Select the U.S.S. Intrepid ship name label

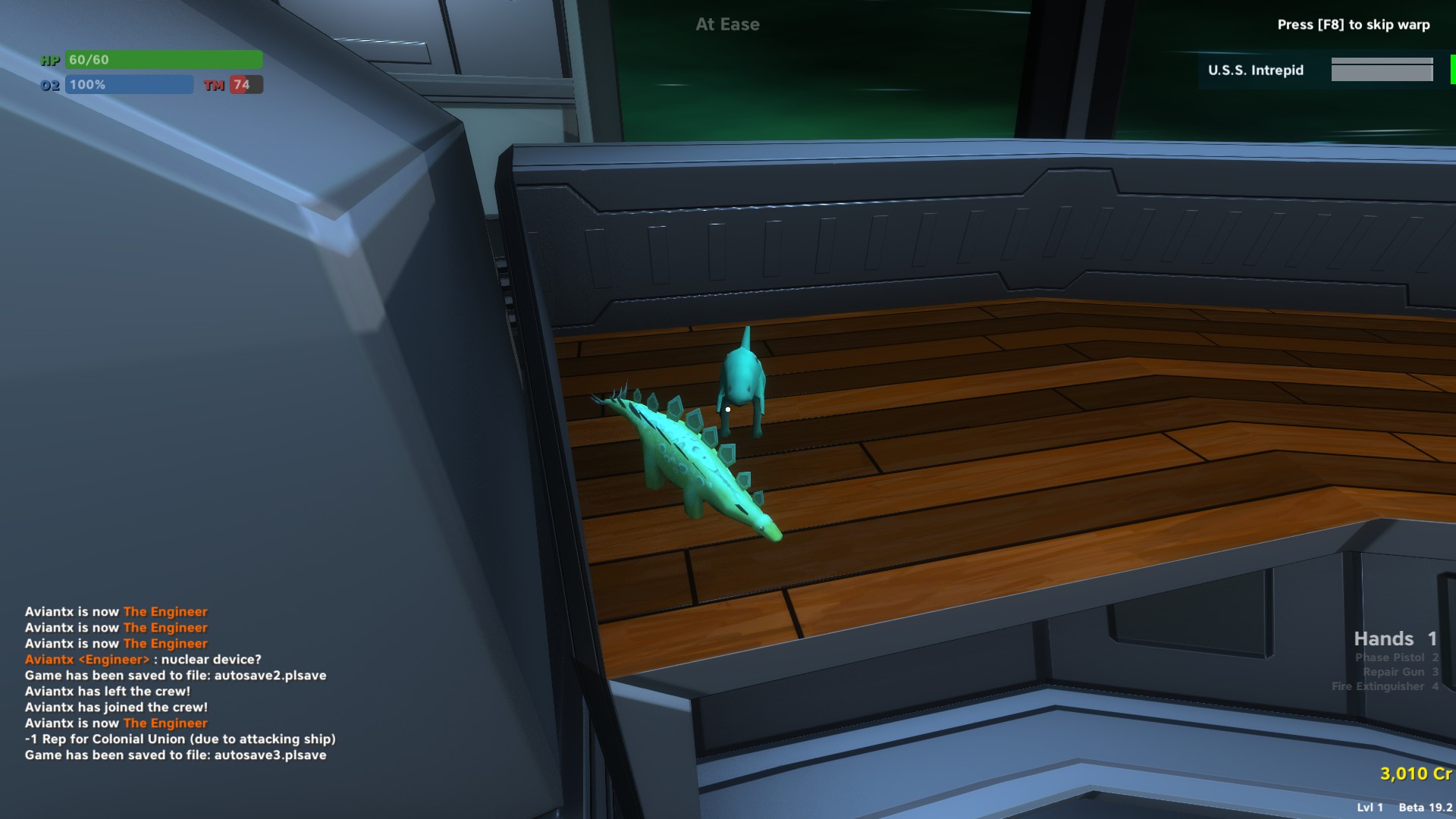(x=1256, y=71)
